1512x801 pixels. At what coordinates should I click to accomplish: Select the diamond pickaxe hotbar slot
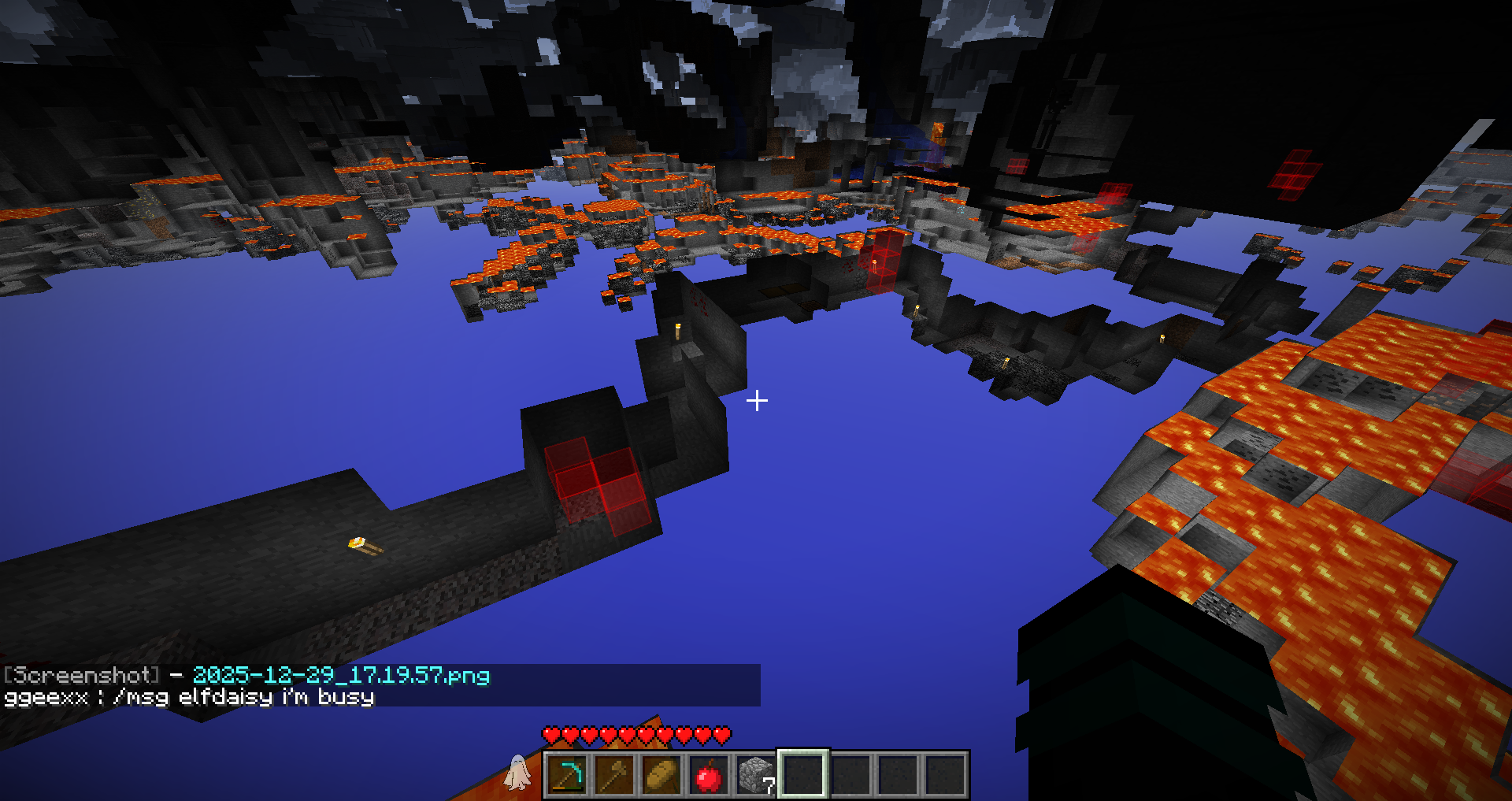[x=567, y=775]
